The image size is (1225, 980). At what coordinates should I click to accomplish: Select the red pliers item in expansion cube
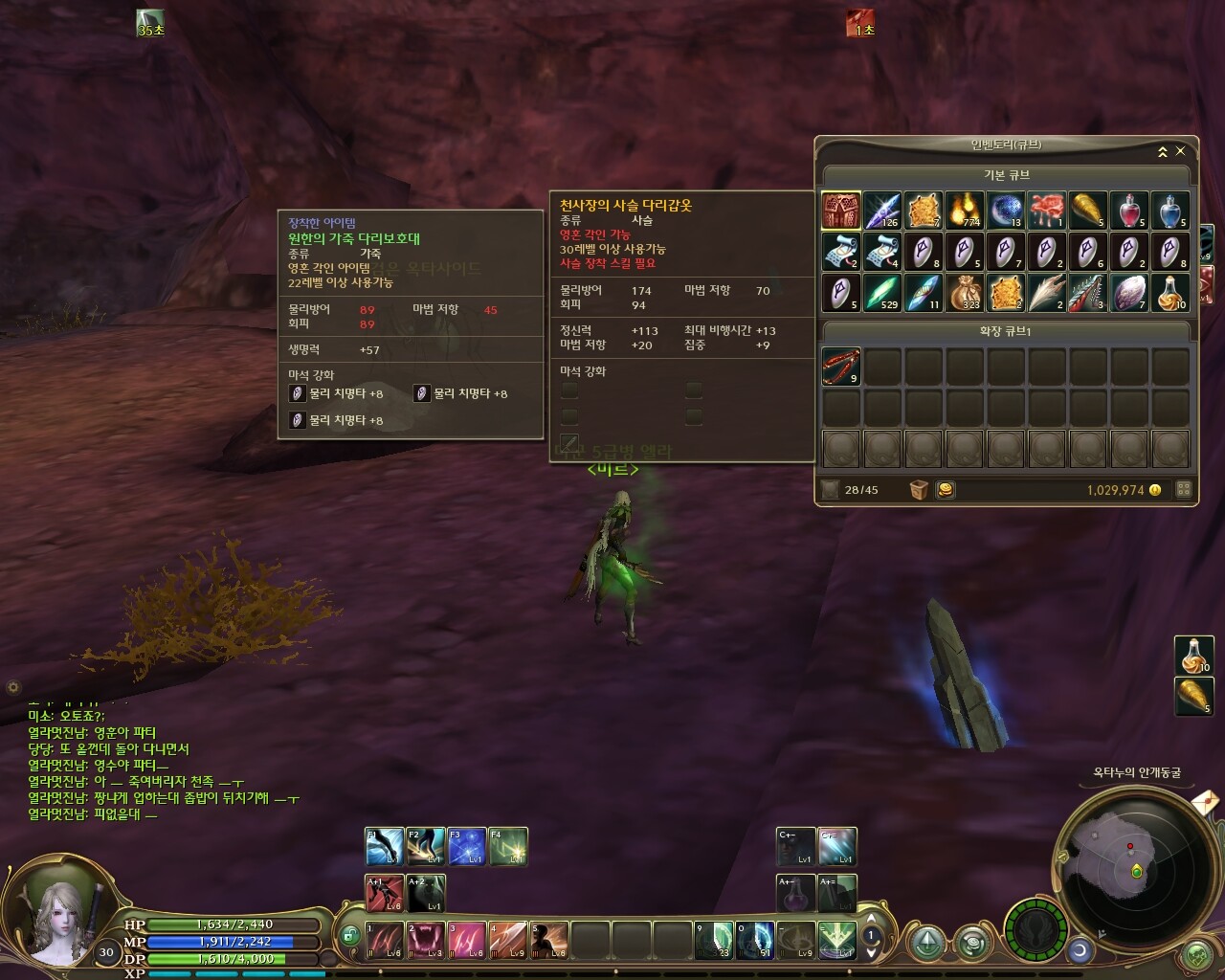840,367
